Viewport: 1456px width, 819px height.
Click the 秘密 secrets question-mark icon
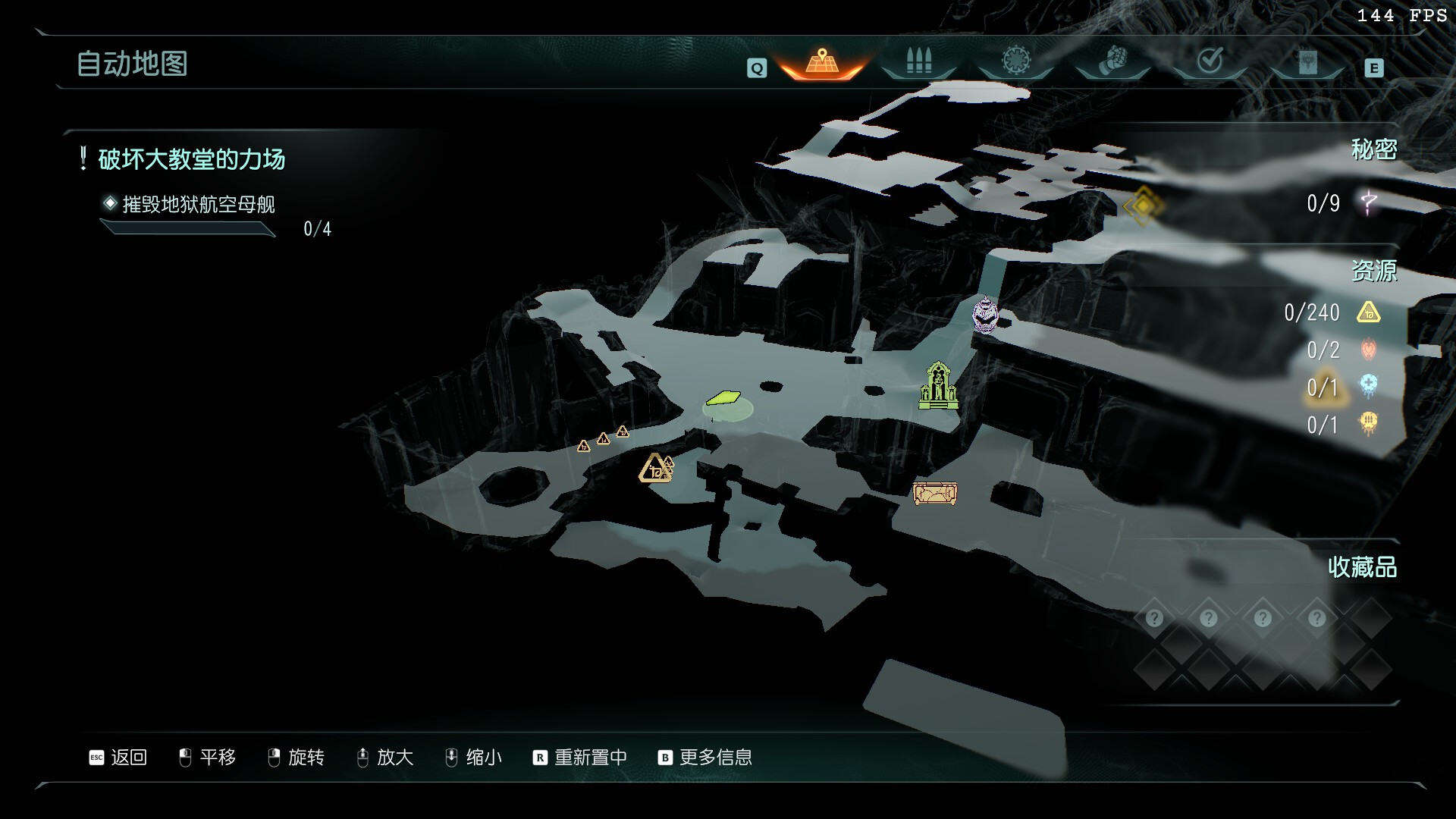(1369, 202)
